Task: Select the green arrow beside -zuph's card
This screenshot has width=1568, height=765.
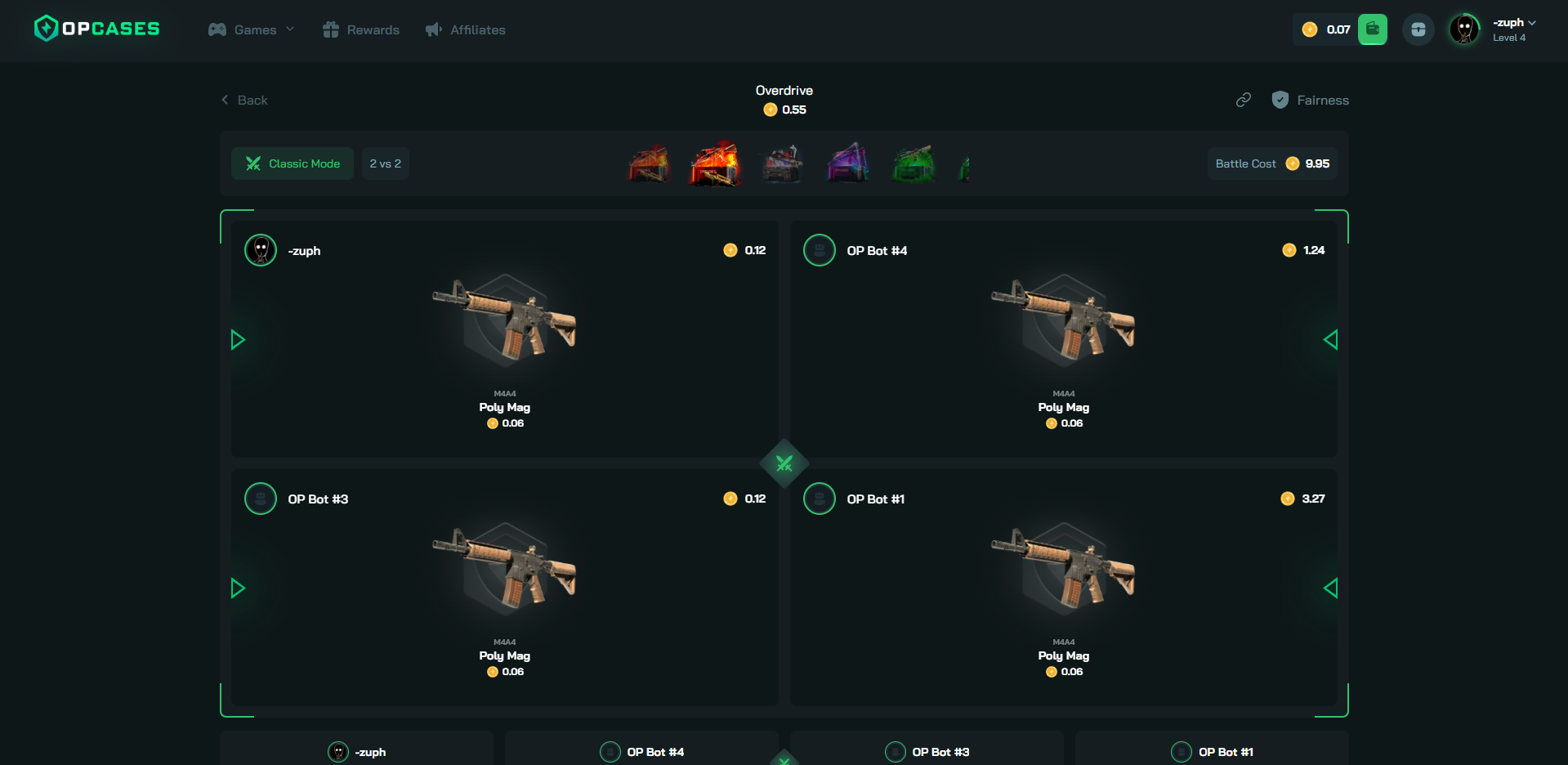Action: (x=238, y=339)
